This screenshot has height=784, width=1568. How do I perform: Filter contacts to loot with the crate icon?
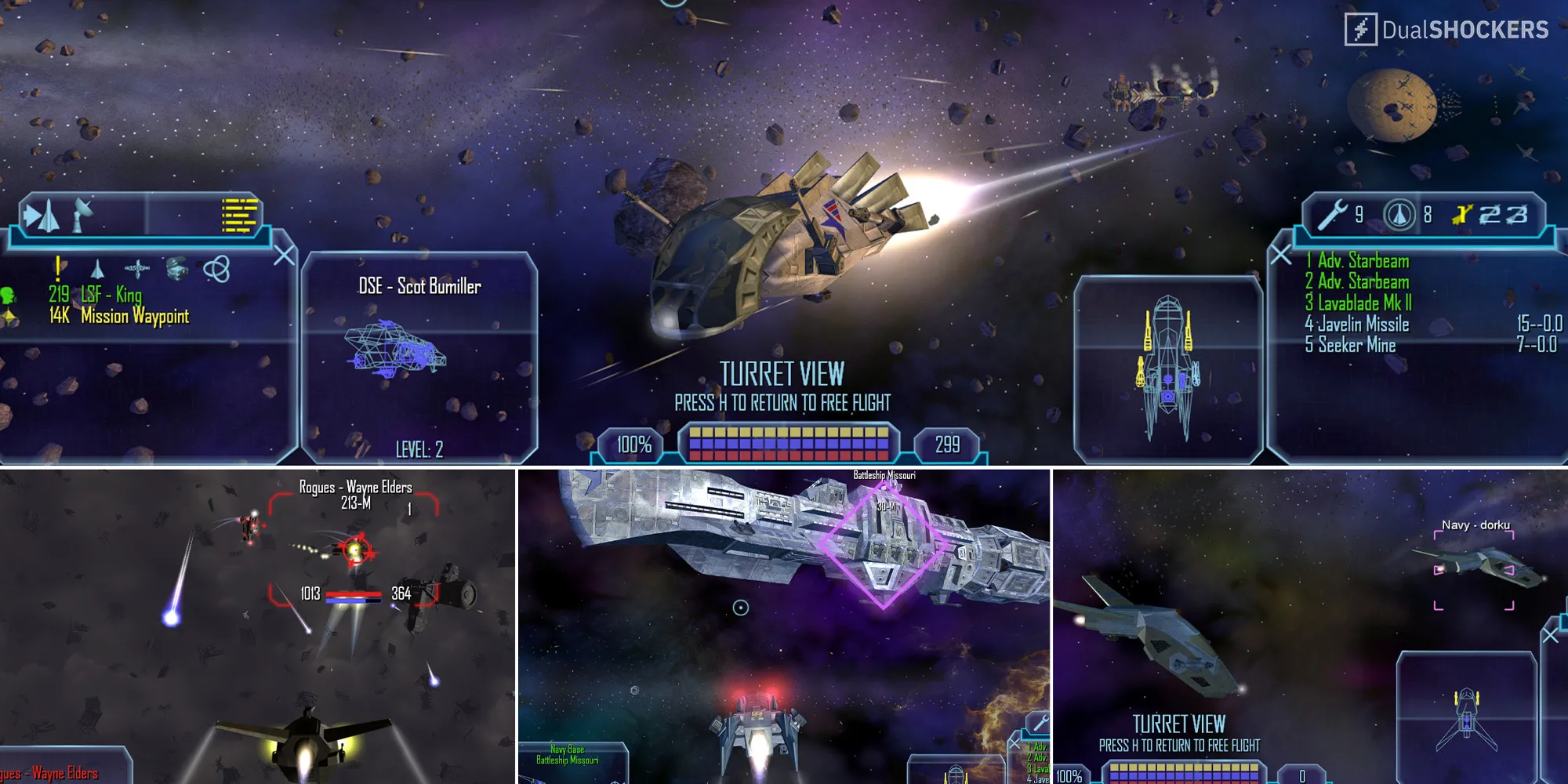point(177,269)
